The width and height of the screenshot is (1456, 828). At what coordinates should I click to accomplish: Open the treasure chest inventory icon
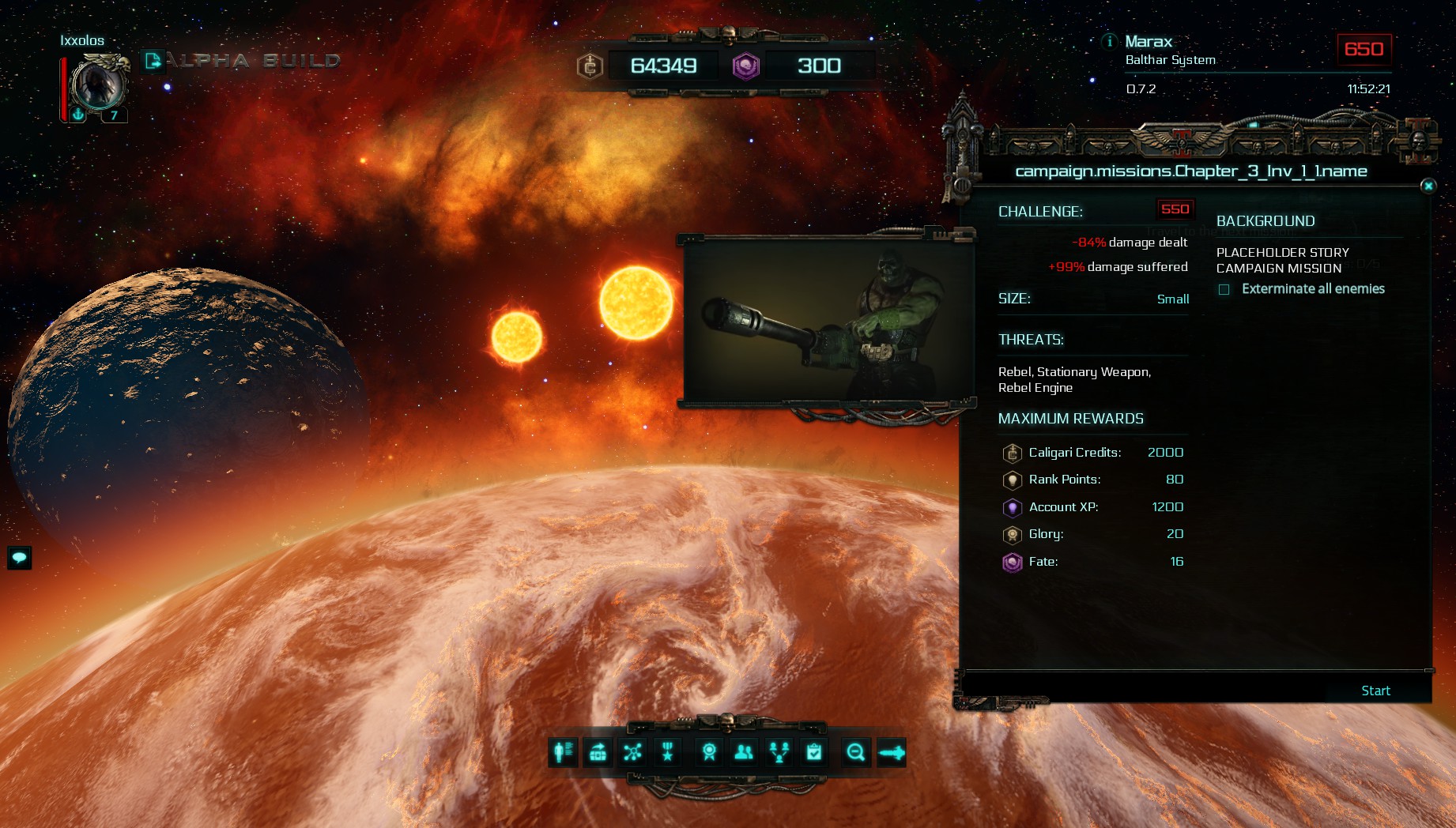pyautogui.click(x=598, y=752)
